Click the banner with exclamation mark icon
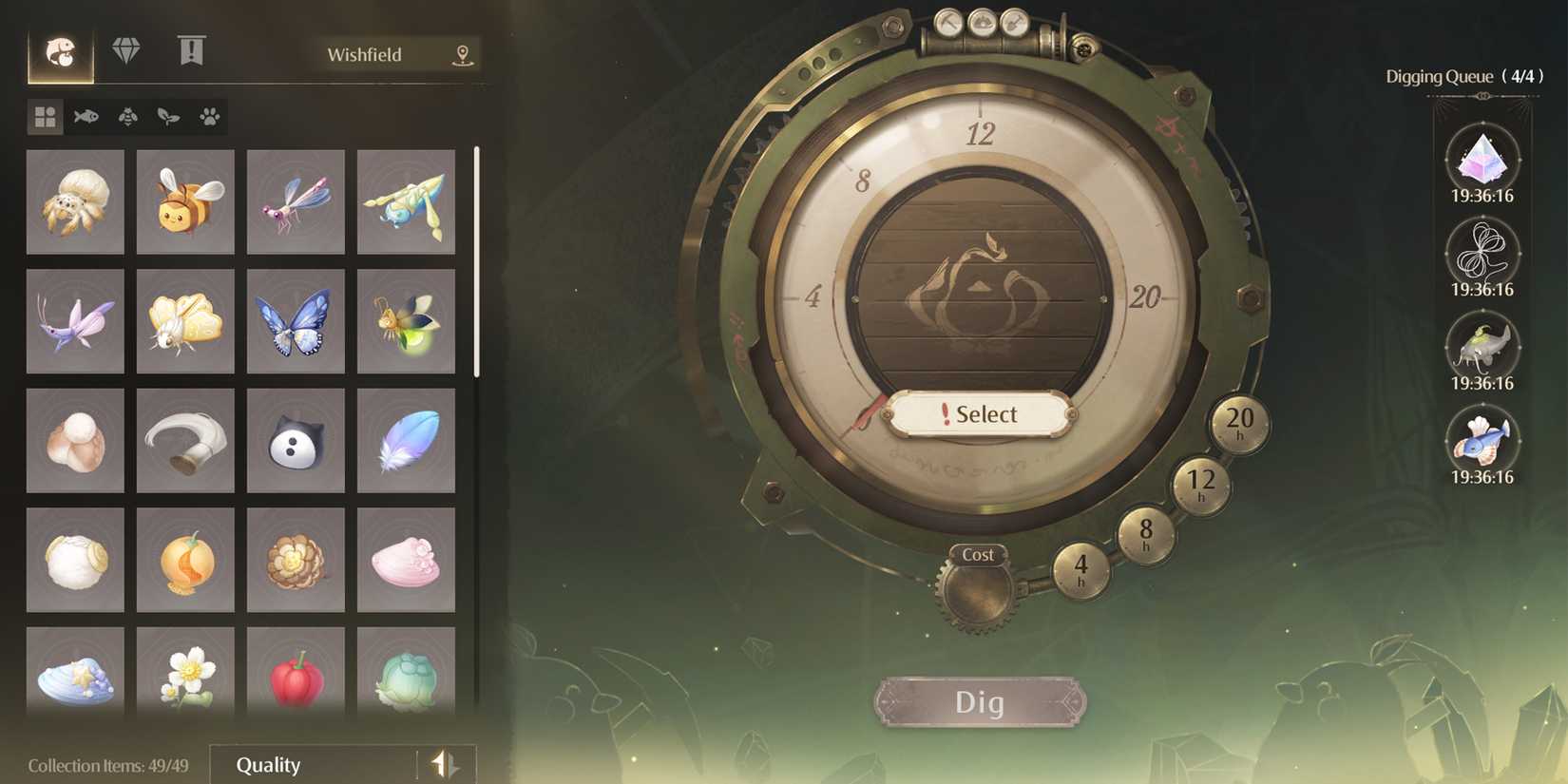 pyautogui.click(x=192, y=51)
